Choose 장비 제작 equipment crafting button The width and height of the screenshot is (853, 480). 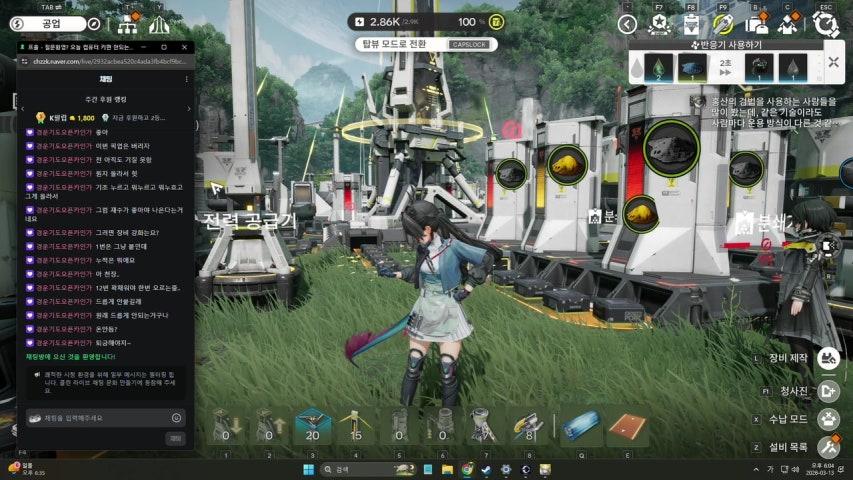pyautogui.click(x=827, y=357)
